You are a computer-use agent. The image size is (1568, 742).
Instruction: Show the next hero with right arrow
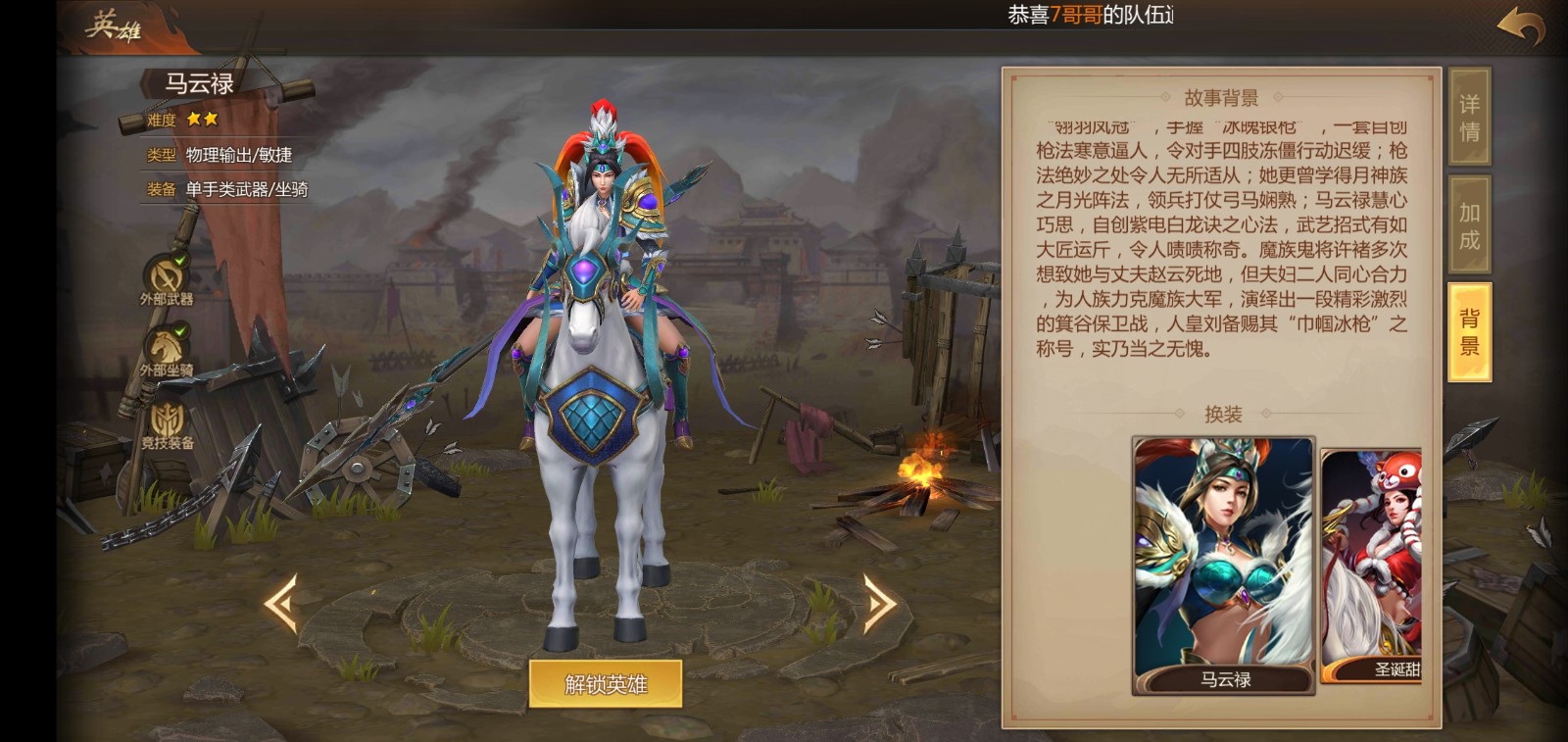click(x=878, y=604)
